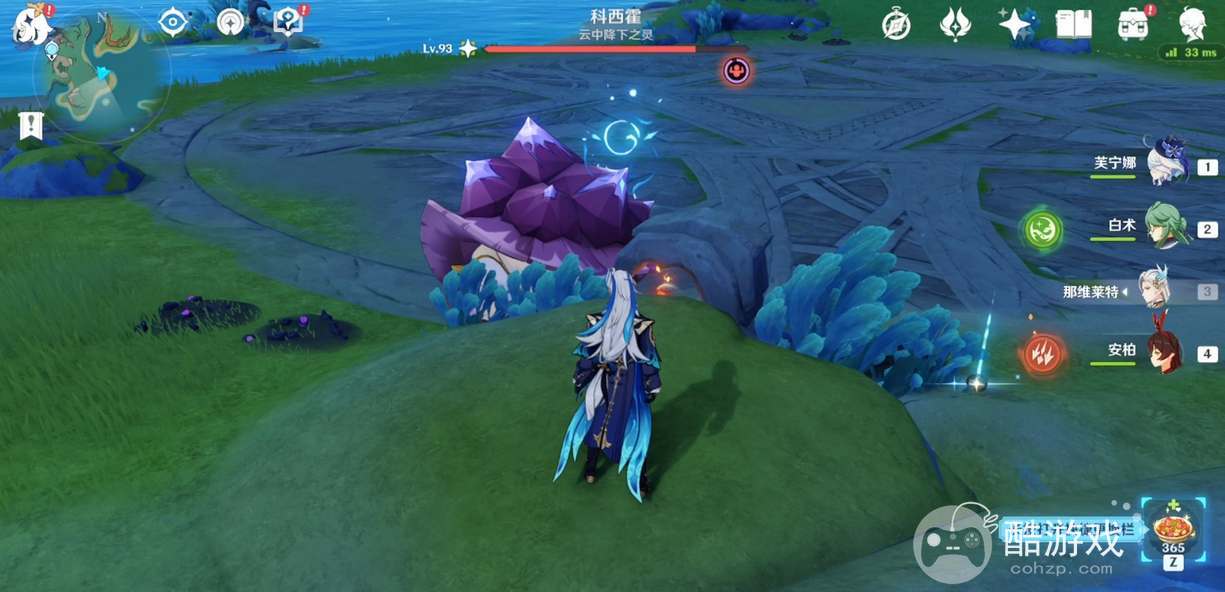Open the question-mark tutorial icon

[288, 21]
